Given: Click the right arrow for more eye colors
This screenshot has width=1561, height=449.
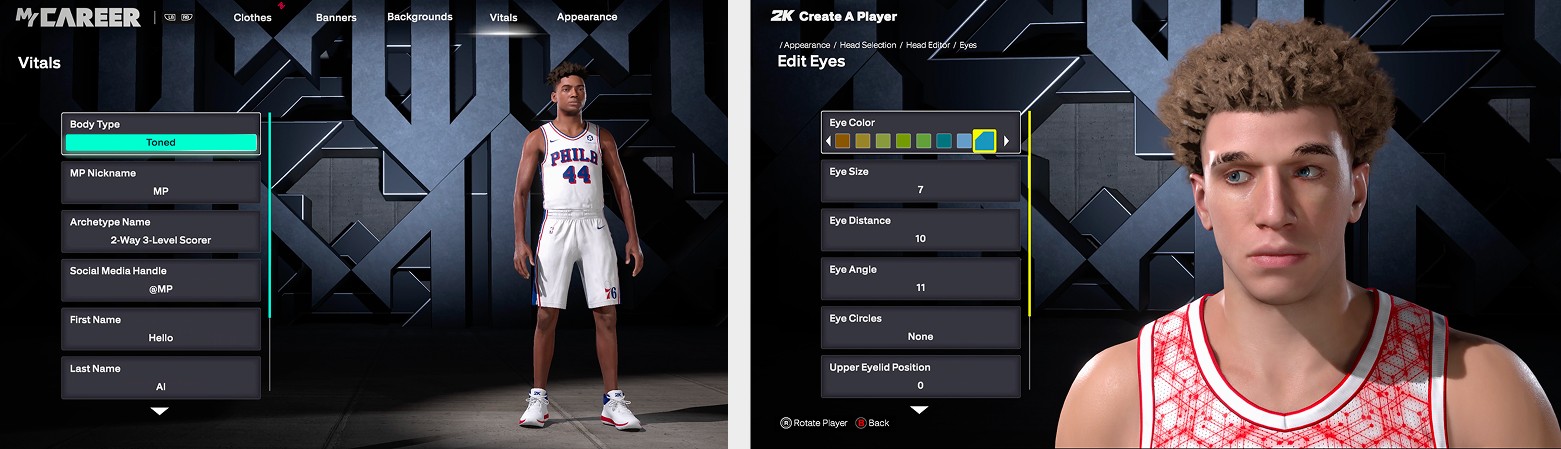Looking at the screenshot, I should point(1006,141).
